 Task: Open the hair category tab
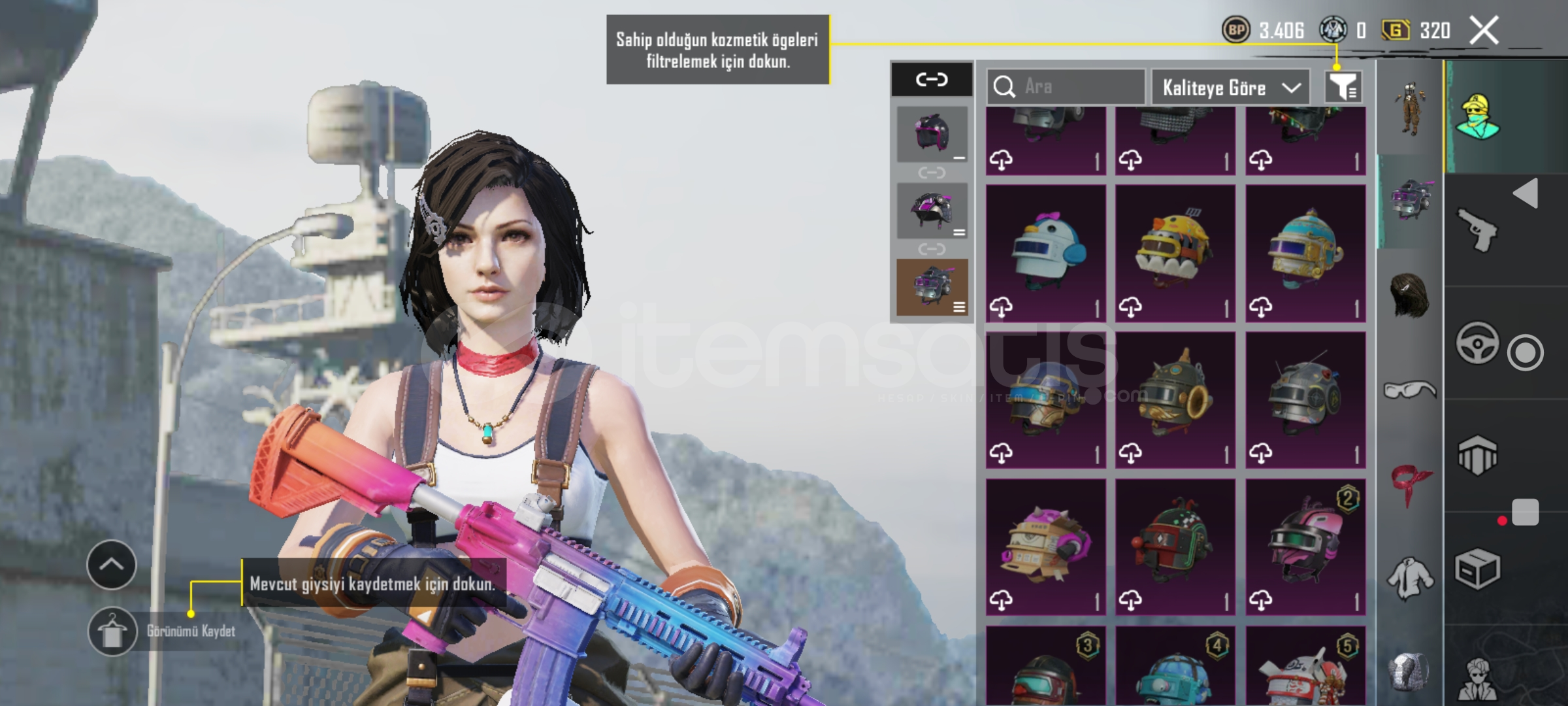click(x=1410, y=295)
